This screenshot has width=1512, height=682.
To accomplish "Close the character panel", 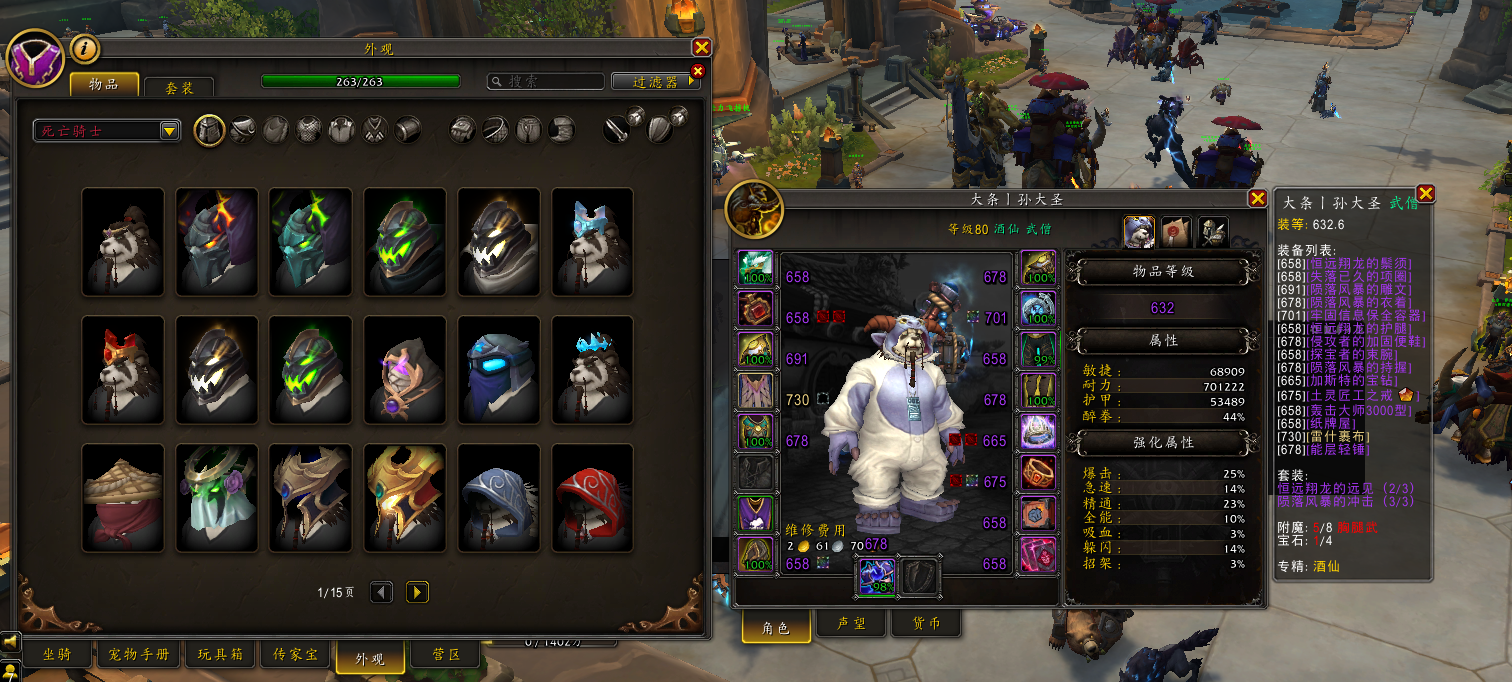I will point(1257,198).
